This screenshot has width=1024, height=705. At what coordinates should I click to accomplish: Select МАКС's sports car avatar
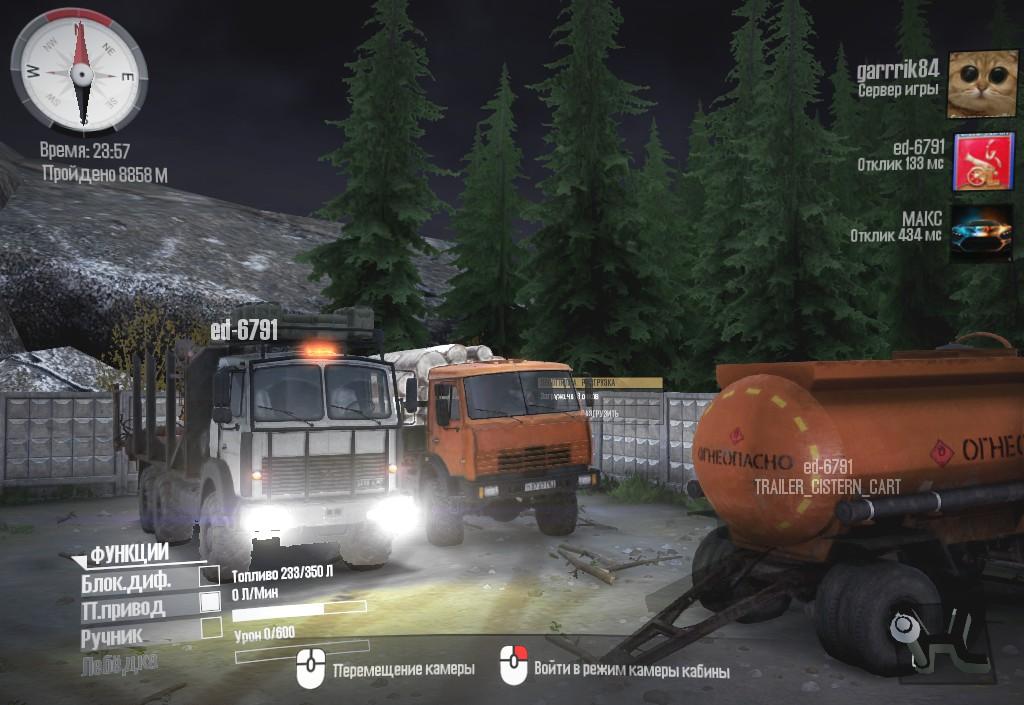[982, 234]
